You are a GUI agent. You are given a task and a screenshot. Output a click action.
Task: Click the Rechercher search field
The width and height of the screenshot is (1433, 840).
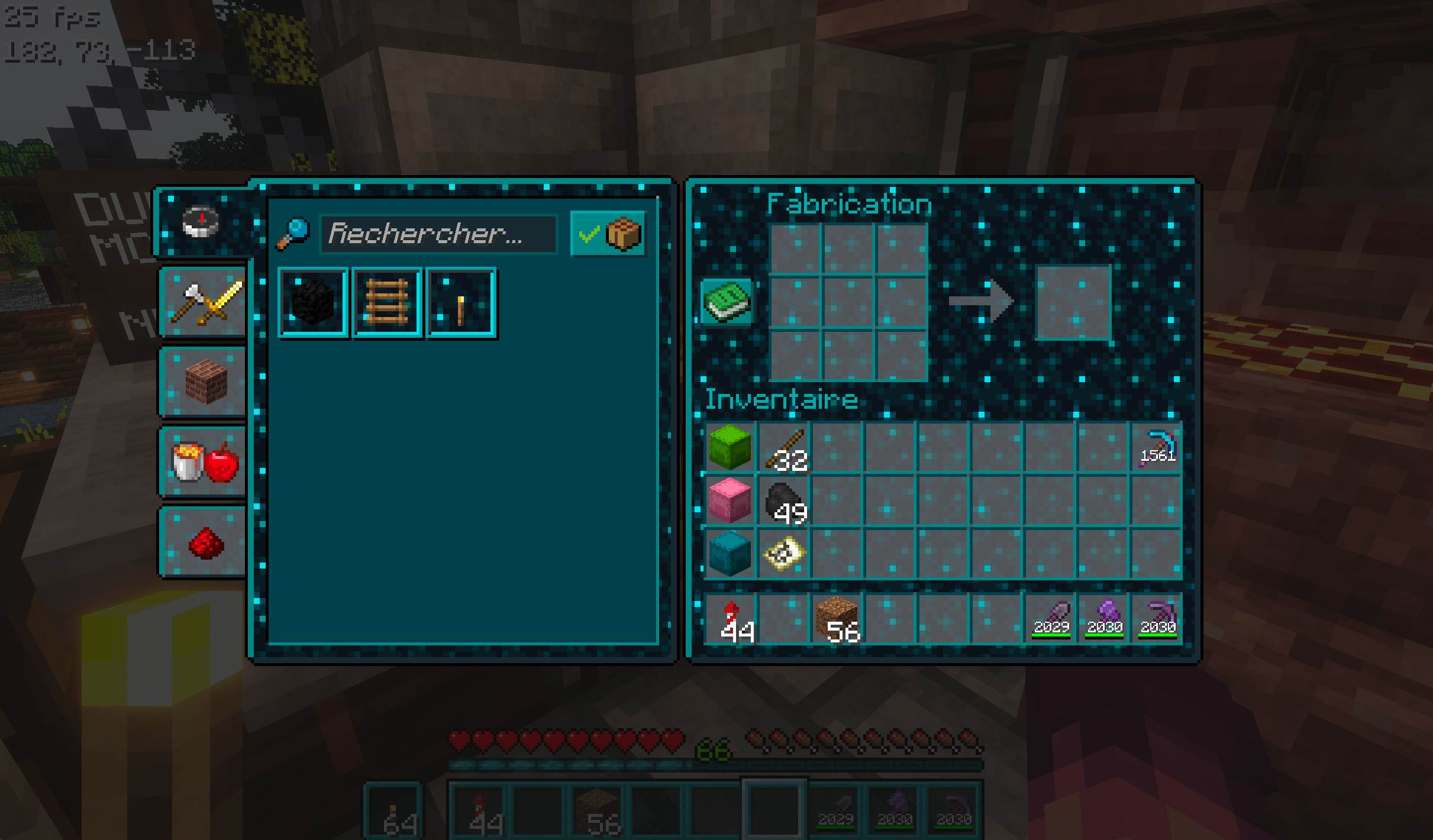438,234
